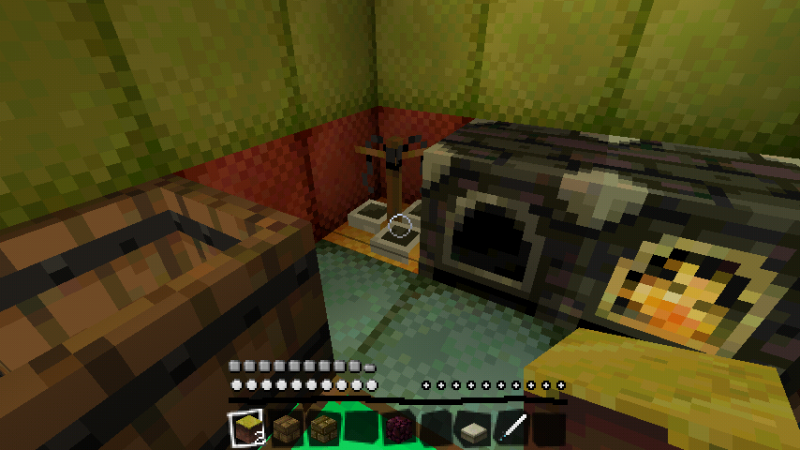Select the yellow-topped block hotbar slot
The height and width of the screenshot is (450, 800).
[245, 429]
